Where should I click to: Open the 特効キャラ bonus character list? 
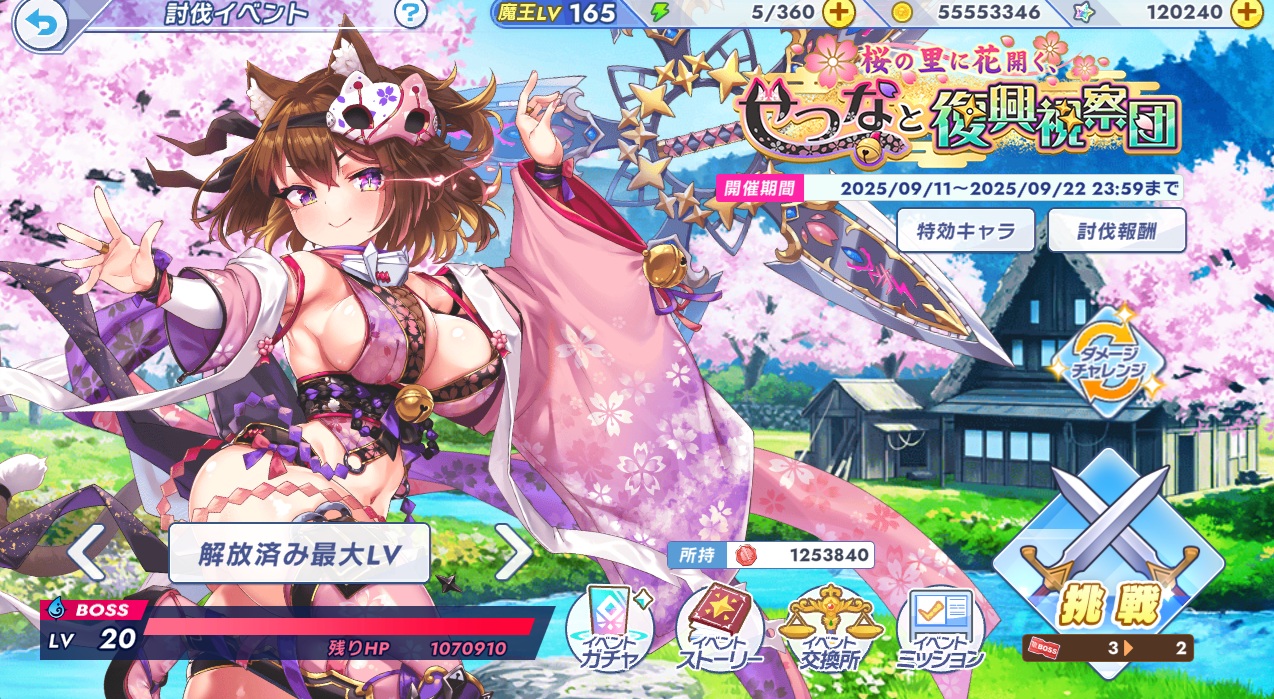pyautogui.click(x=965, y=231)
